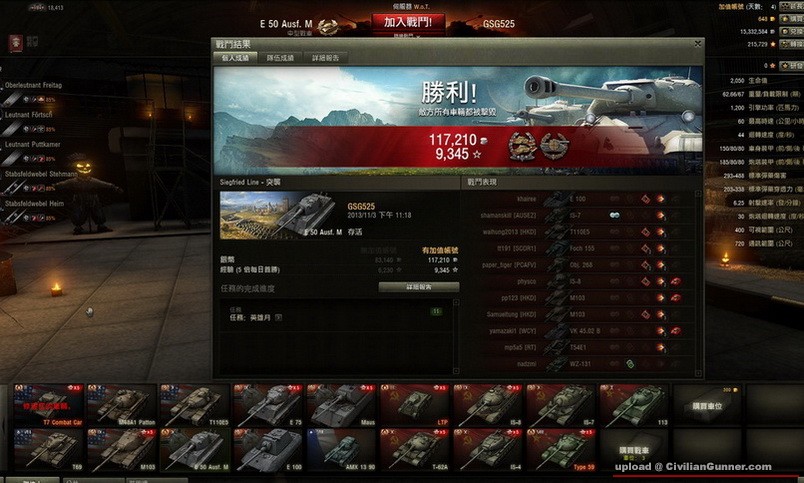Select the E 100 tank slot

[x=268, y=449]
